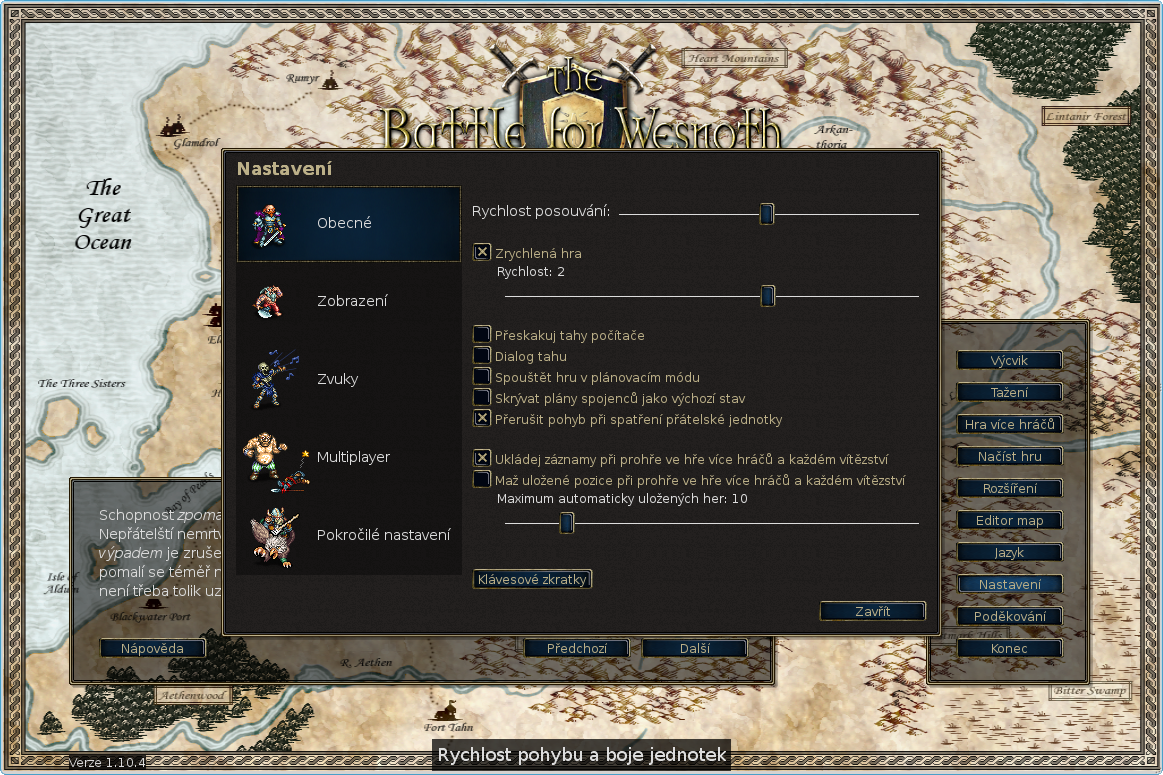Uncheck the Ukládej záznamy checkbox

pos(482,458)
